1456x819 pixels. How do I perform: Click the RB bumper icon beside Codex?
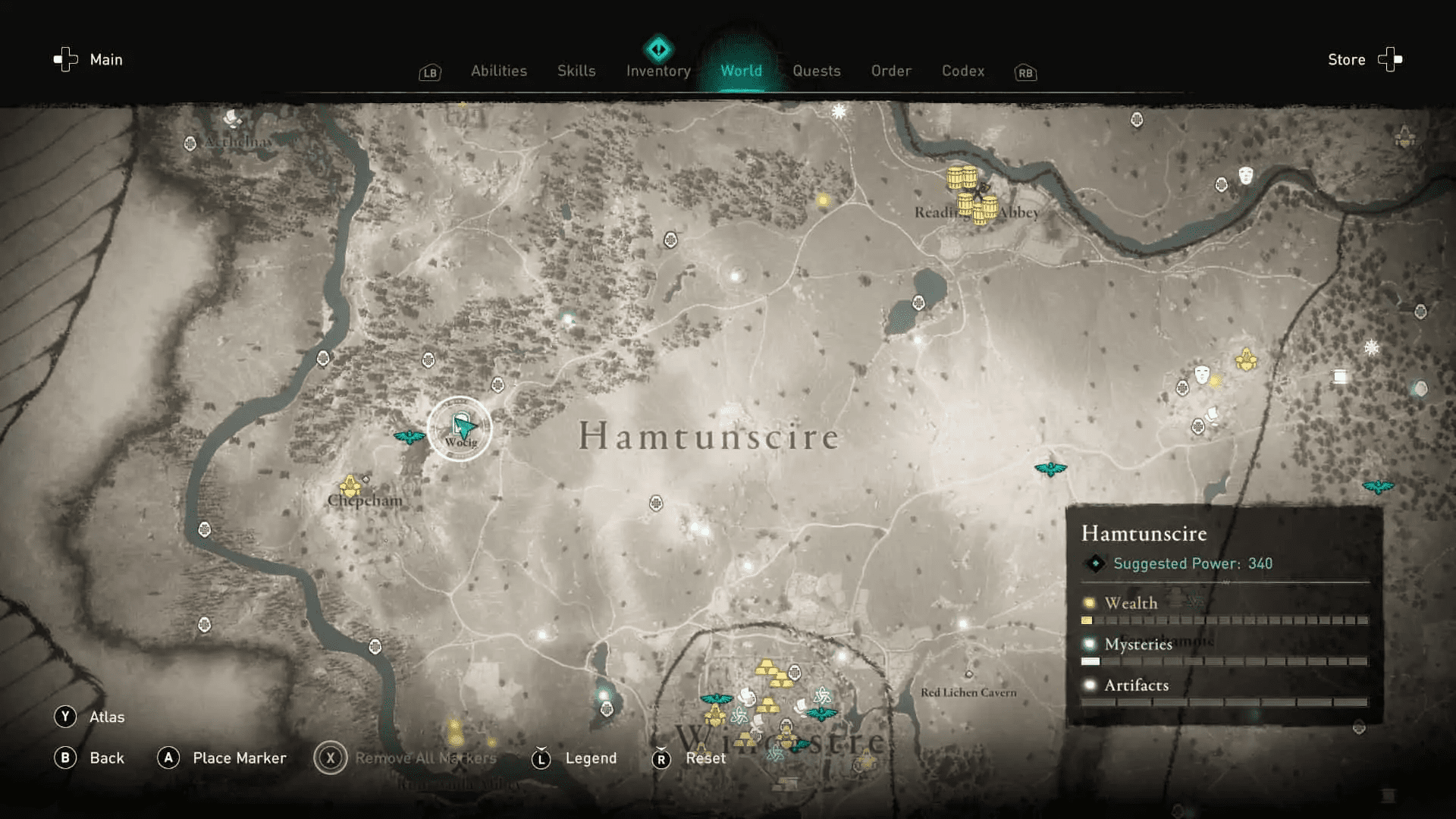click(1025, 74)
